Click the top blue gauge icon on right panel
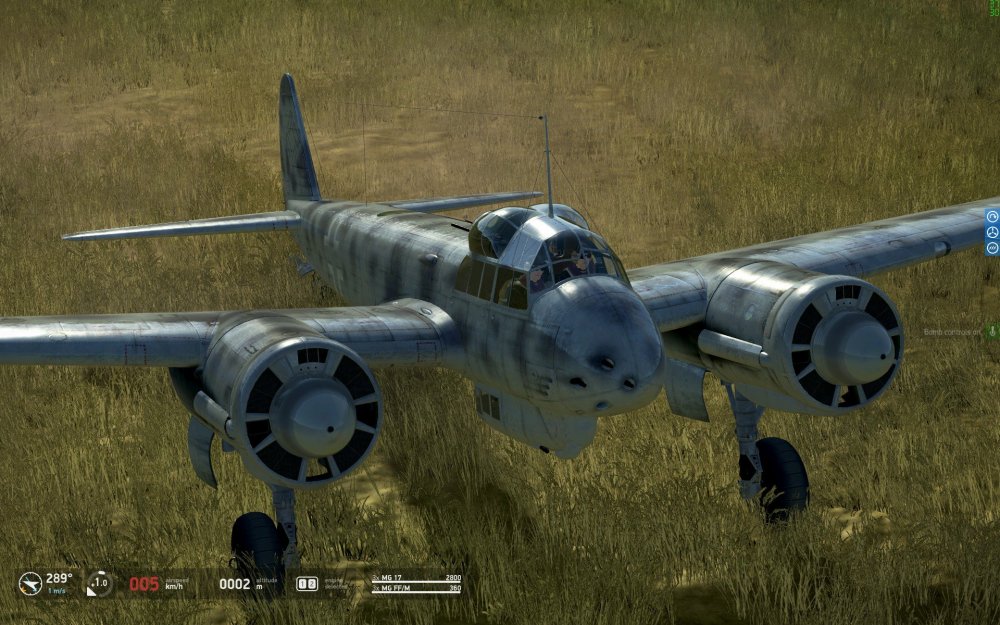 [x=992, y=216]
